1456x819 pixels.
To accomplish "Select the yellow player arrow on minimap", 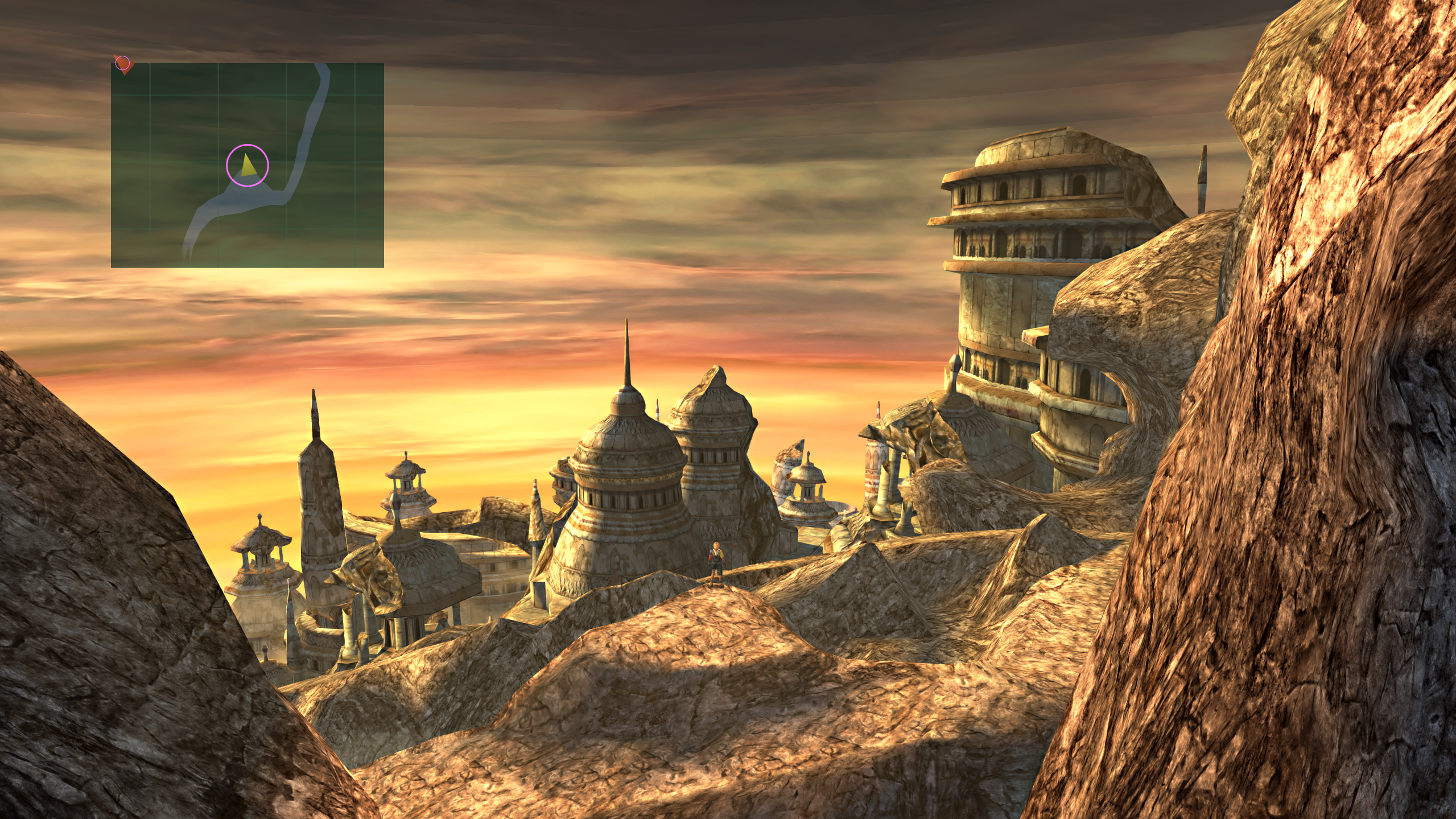I will click(248, 166).
